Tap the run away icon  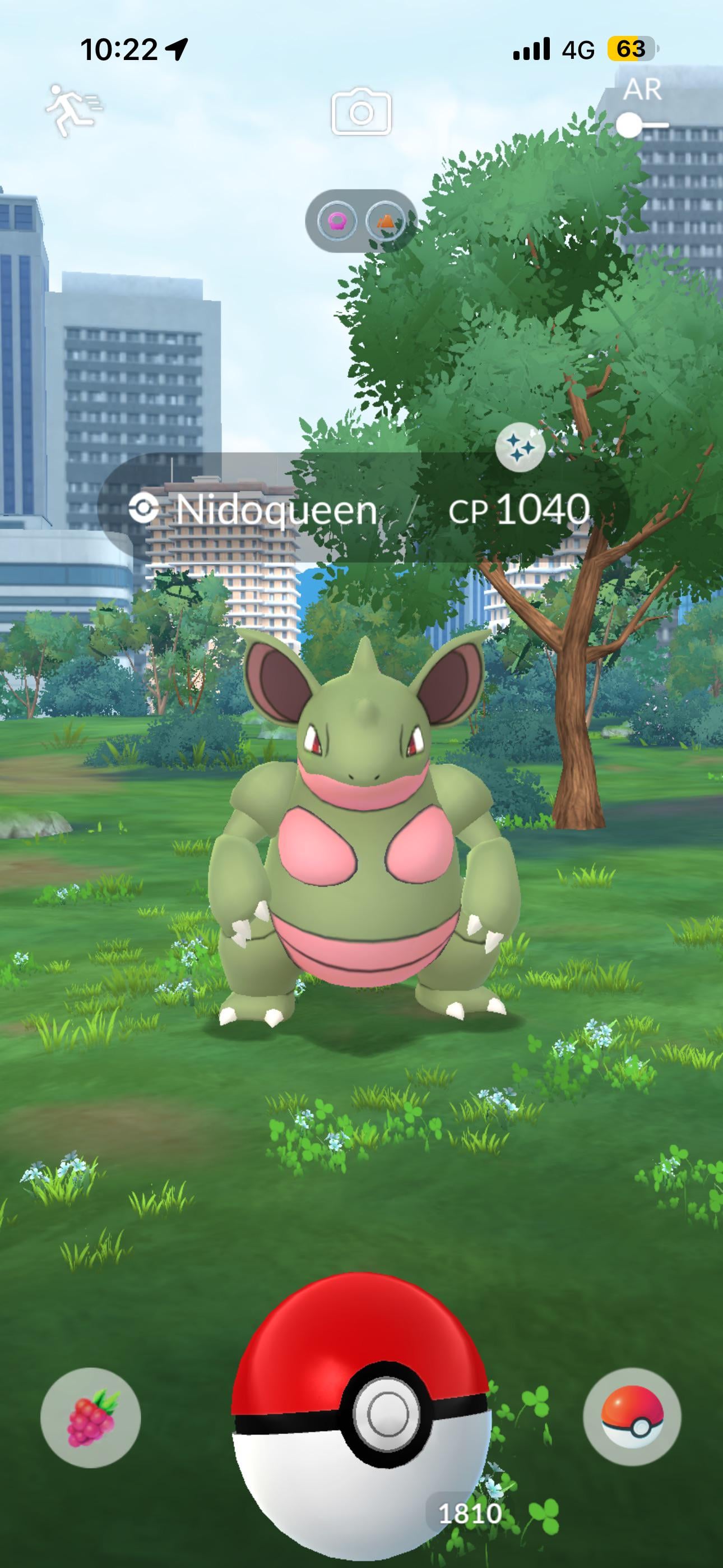[x=73, y=109]
